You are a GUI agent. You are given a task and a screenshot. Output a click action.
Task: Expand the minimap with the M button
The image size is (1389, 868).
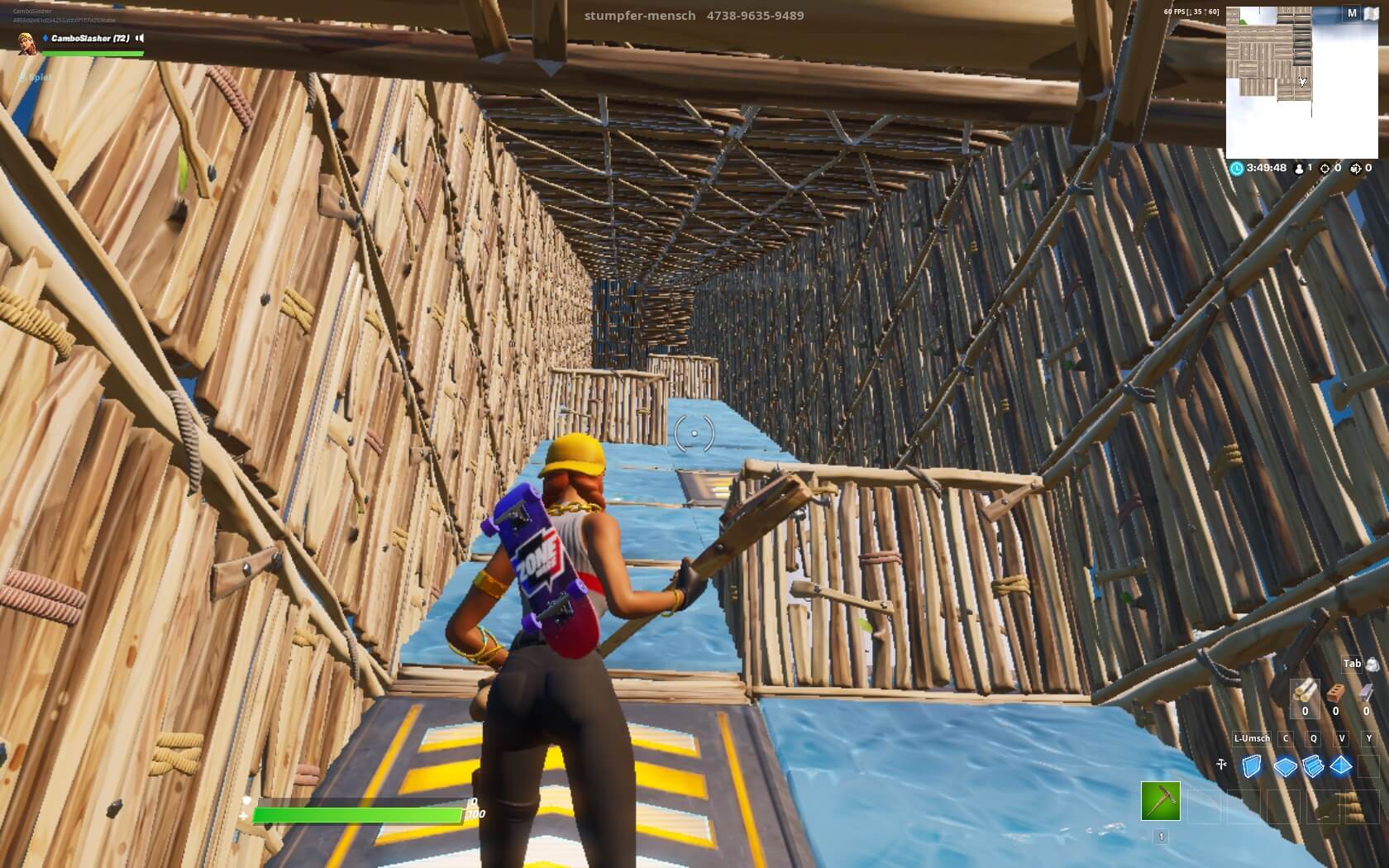[1353, 13]
